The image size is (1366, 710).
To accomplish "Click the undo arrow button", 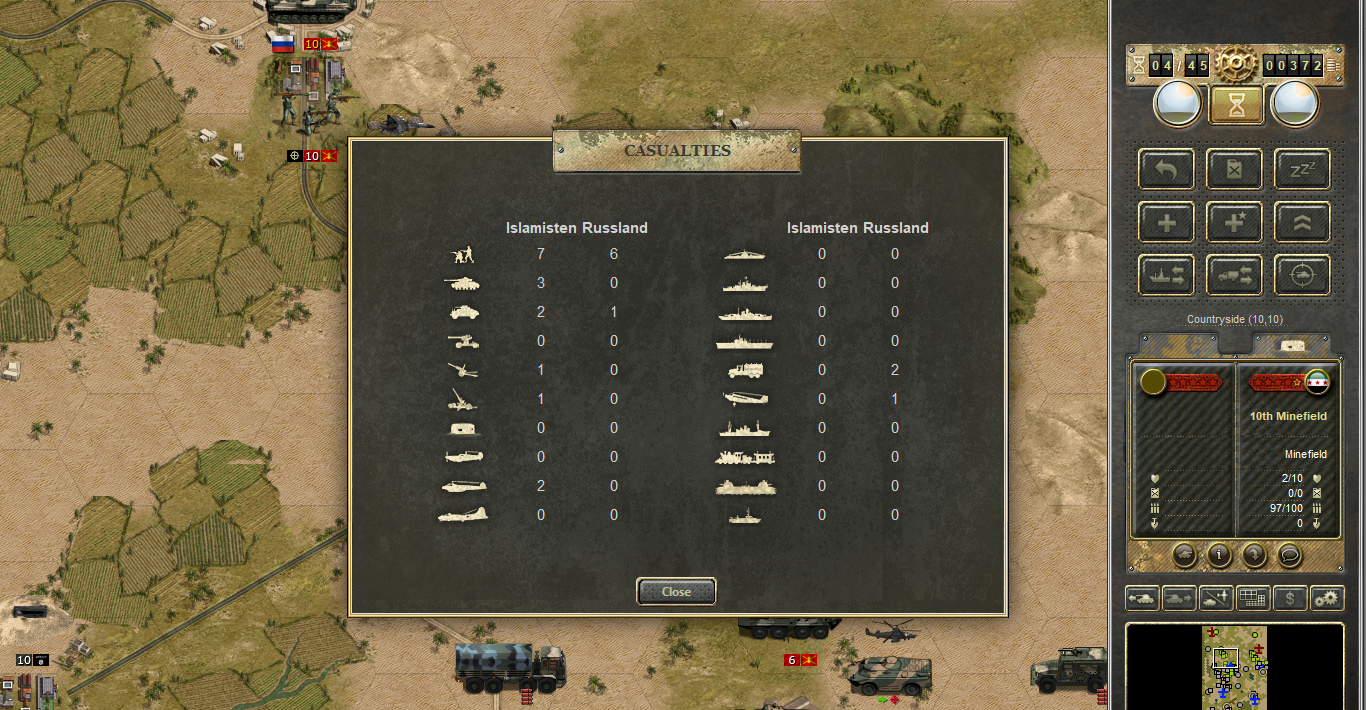I will point(1166,169).
